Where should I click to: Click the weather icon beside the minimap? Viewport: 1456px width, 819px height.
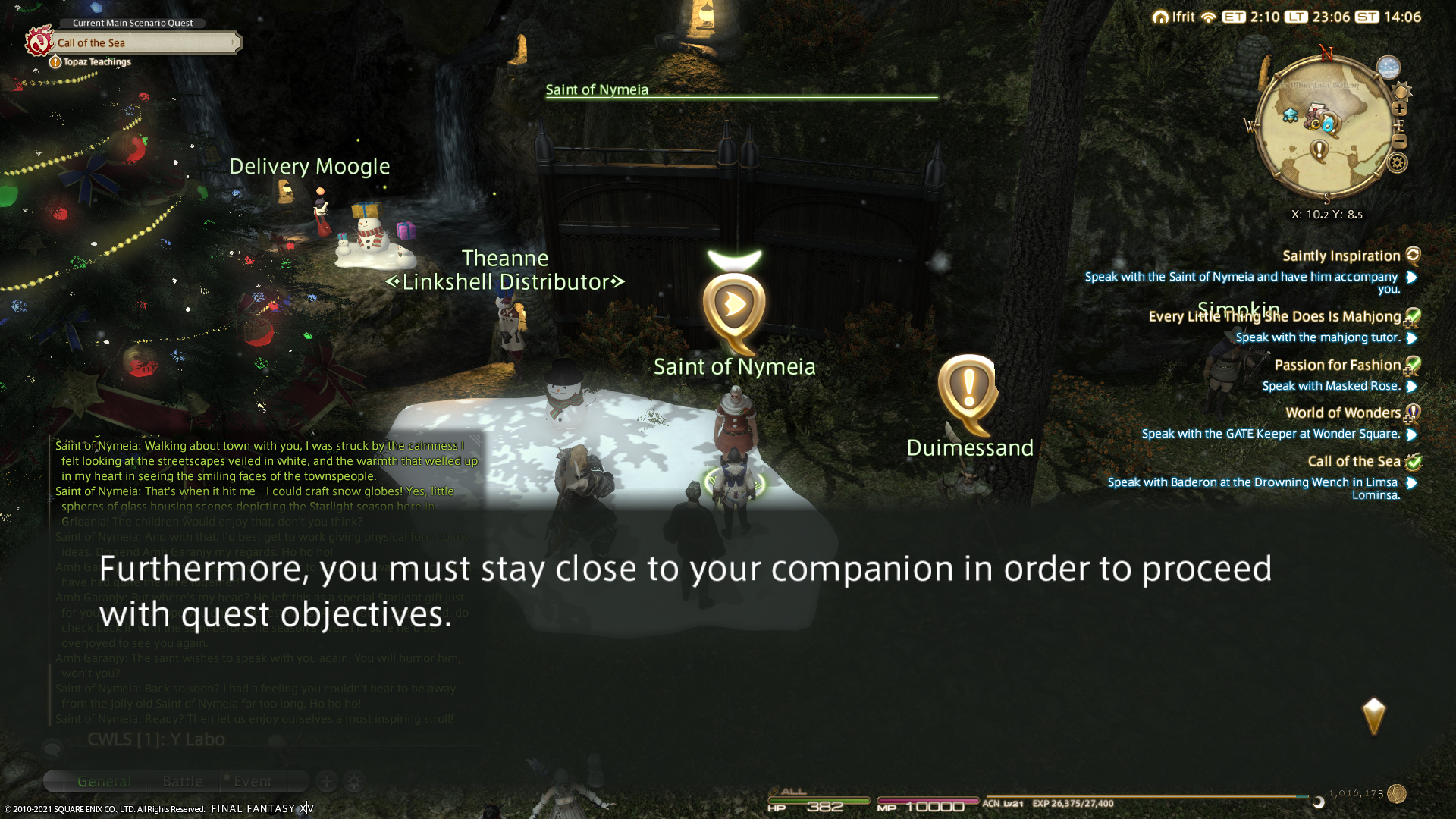click(x=1388, y=67)
